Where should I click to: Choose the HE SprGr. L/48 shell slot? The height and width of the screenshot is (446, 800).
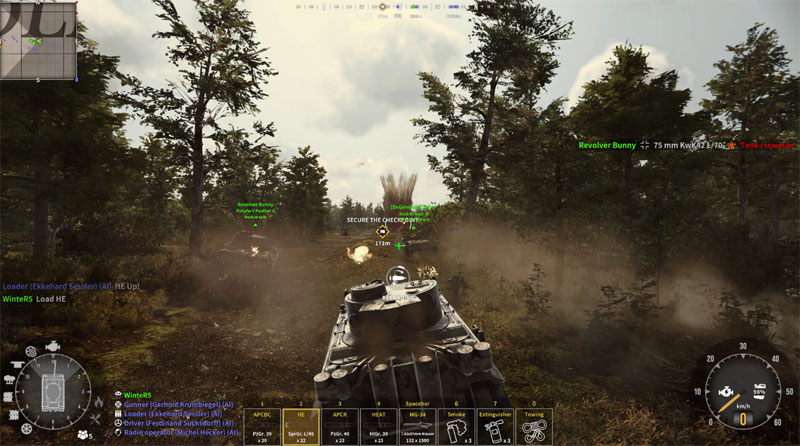pos(300,425)
